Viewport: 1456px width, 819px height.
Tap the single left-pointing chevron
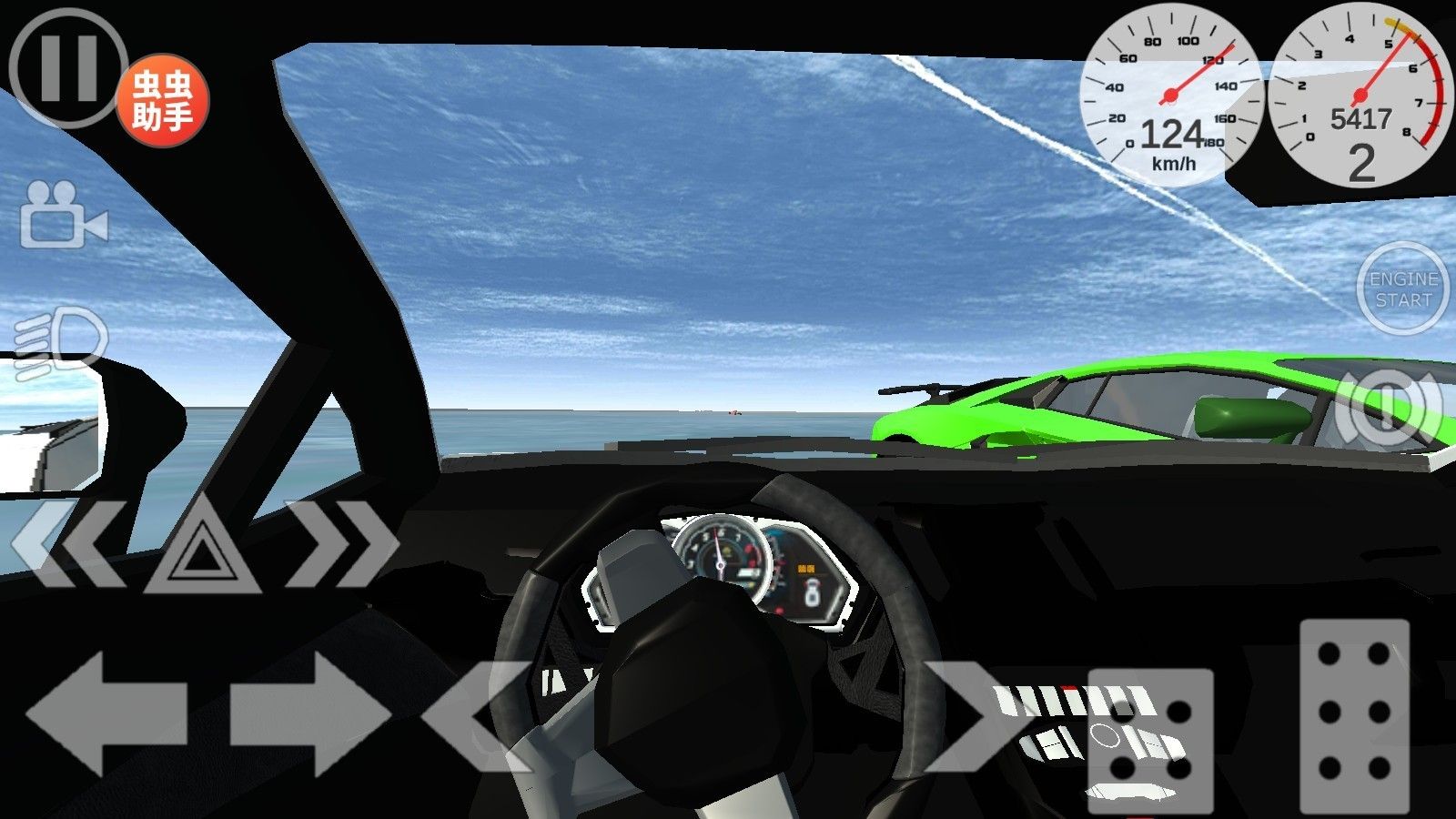click(475, 715)
